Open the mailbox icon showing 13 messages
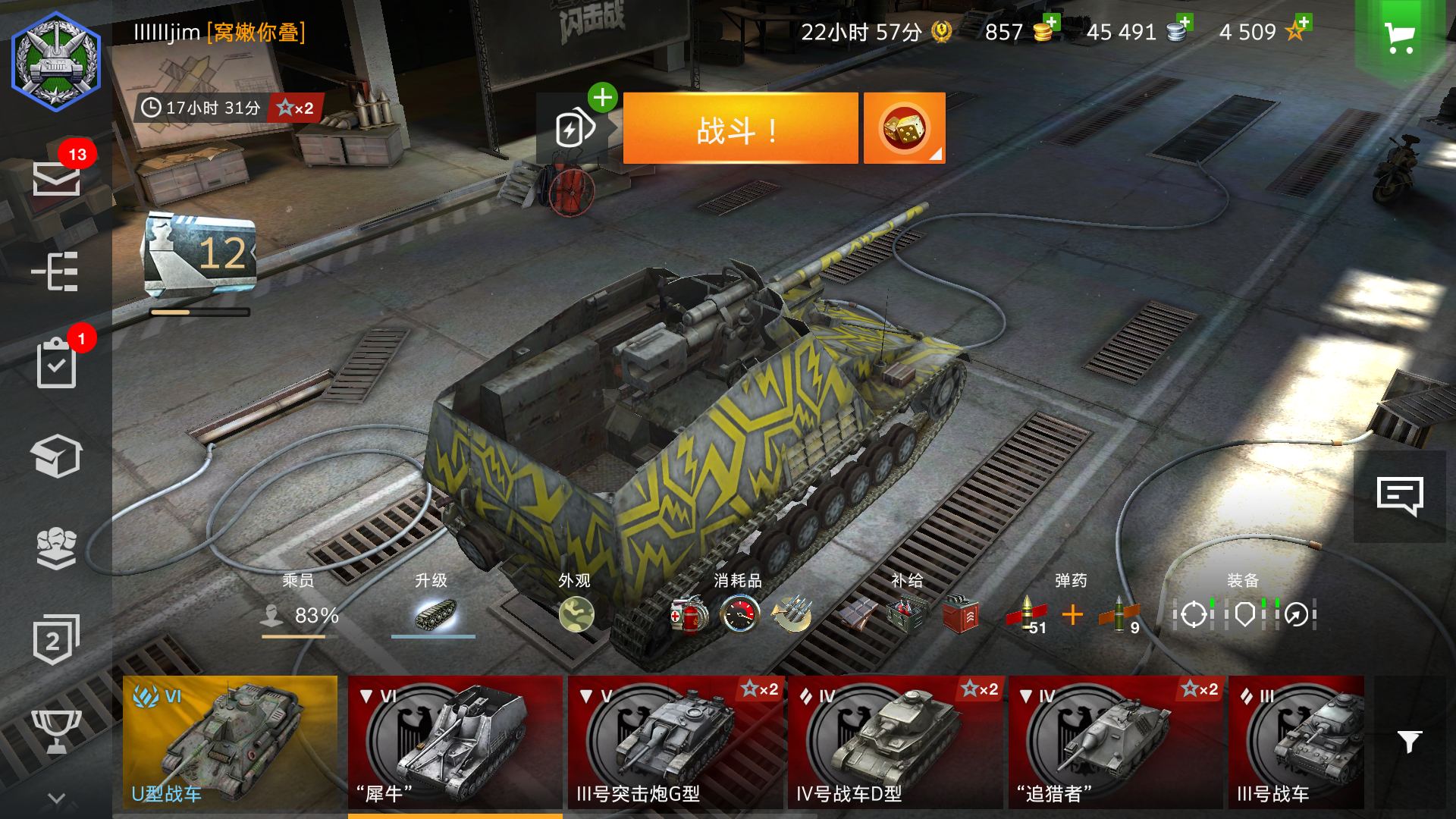Image resolution: width=1456 pixels, height=819 pixels. pyautogui.click(x=57, y=180)
